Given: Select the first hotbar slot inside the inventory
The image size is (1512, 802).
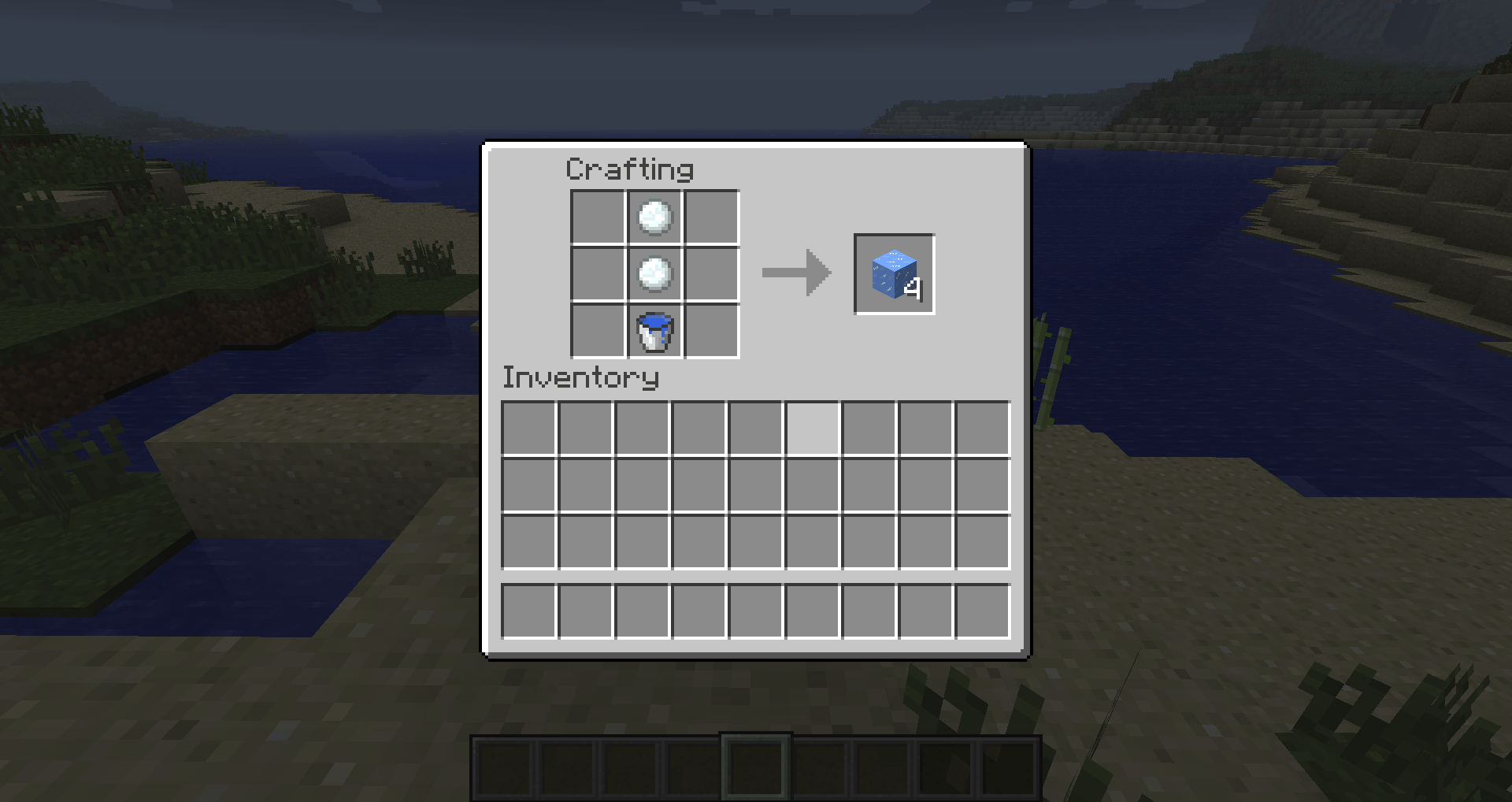Looking at the screenshot, I should click(x=528, y=610).
